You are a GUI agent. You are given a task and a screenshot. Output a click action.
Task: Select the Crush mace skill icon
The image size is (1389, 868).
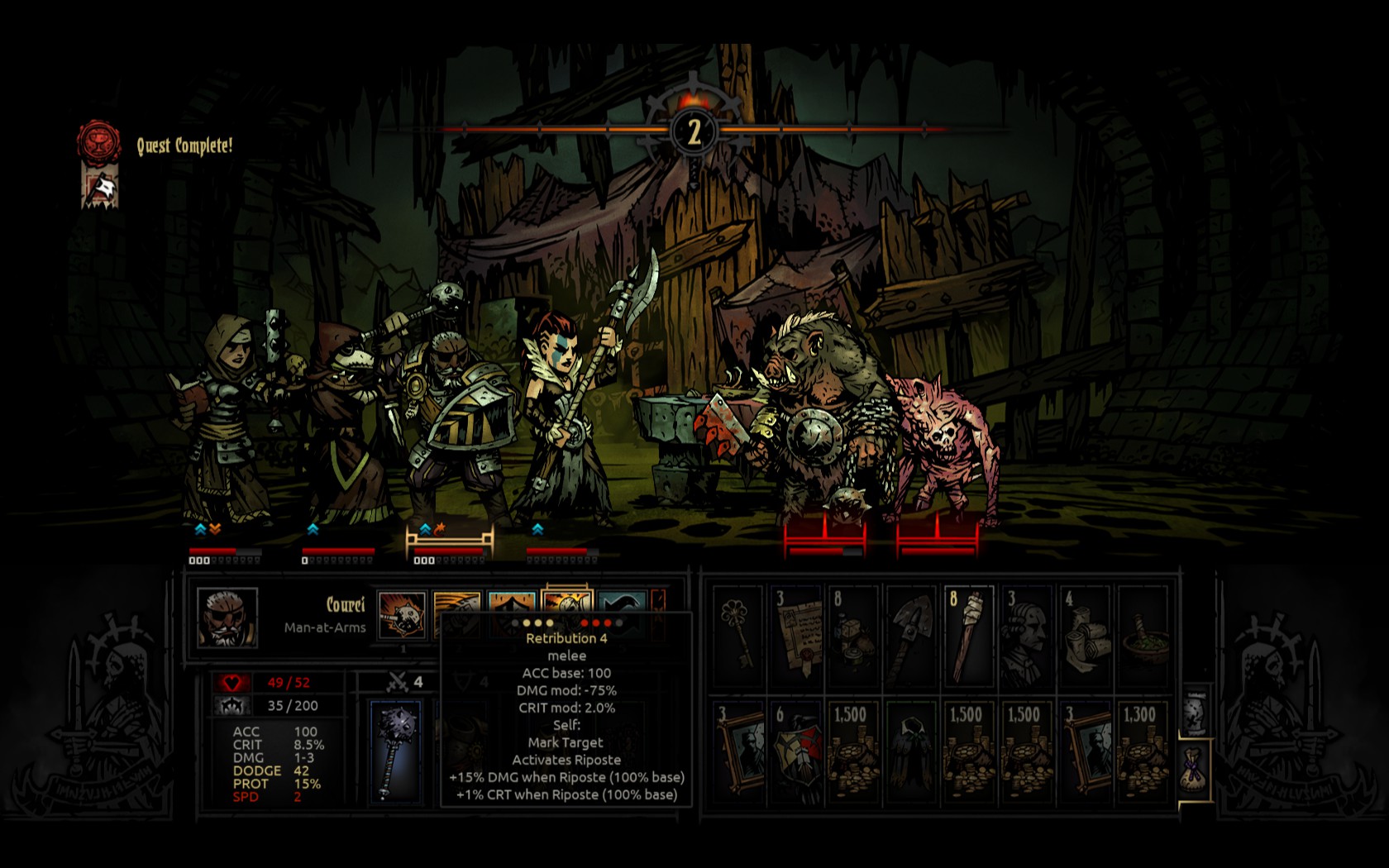(402, 616)
